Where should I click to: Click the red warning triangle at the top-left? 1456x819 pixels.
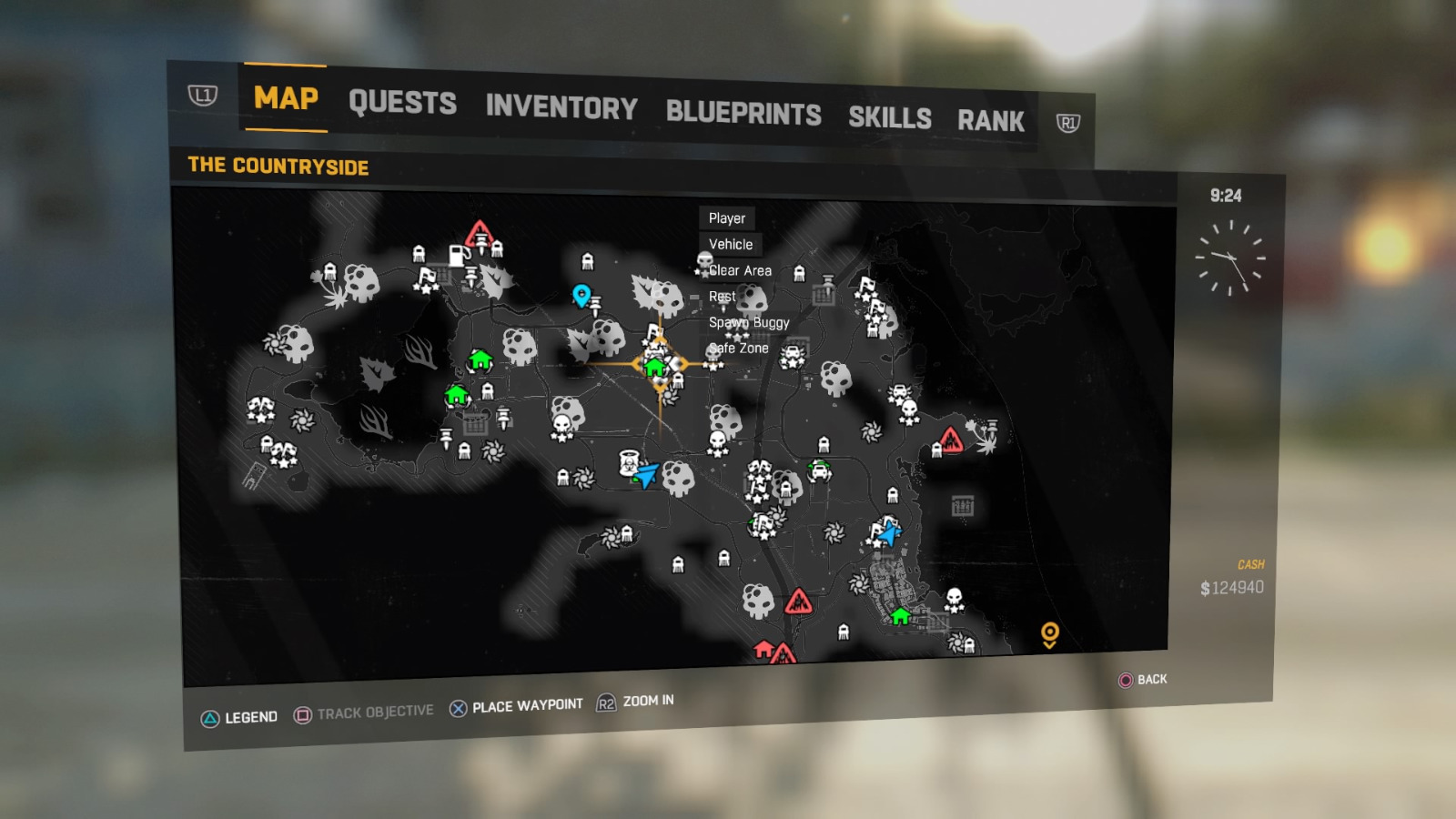[x=477, y=236]
